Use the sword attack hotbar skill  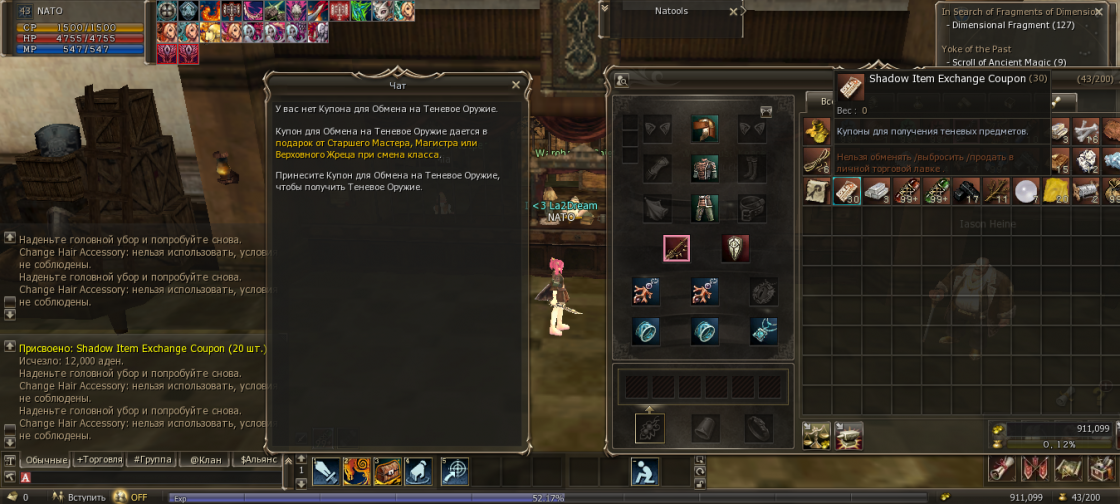327,471
